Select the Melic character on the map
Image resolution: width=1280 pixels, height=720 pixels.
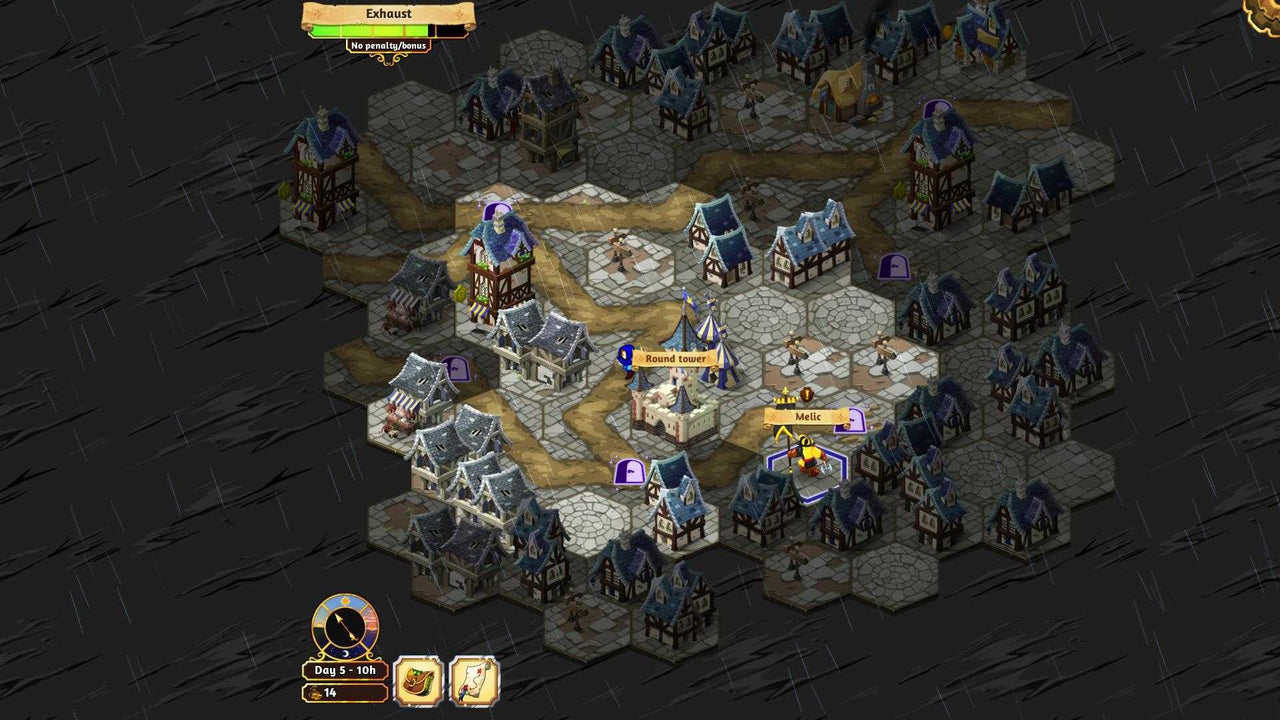806,455
